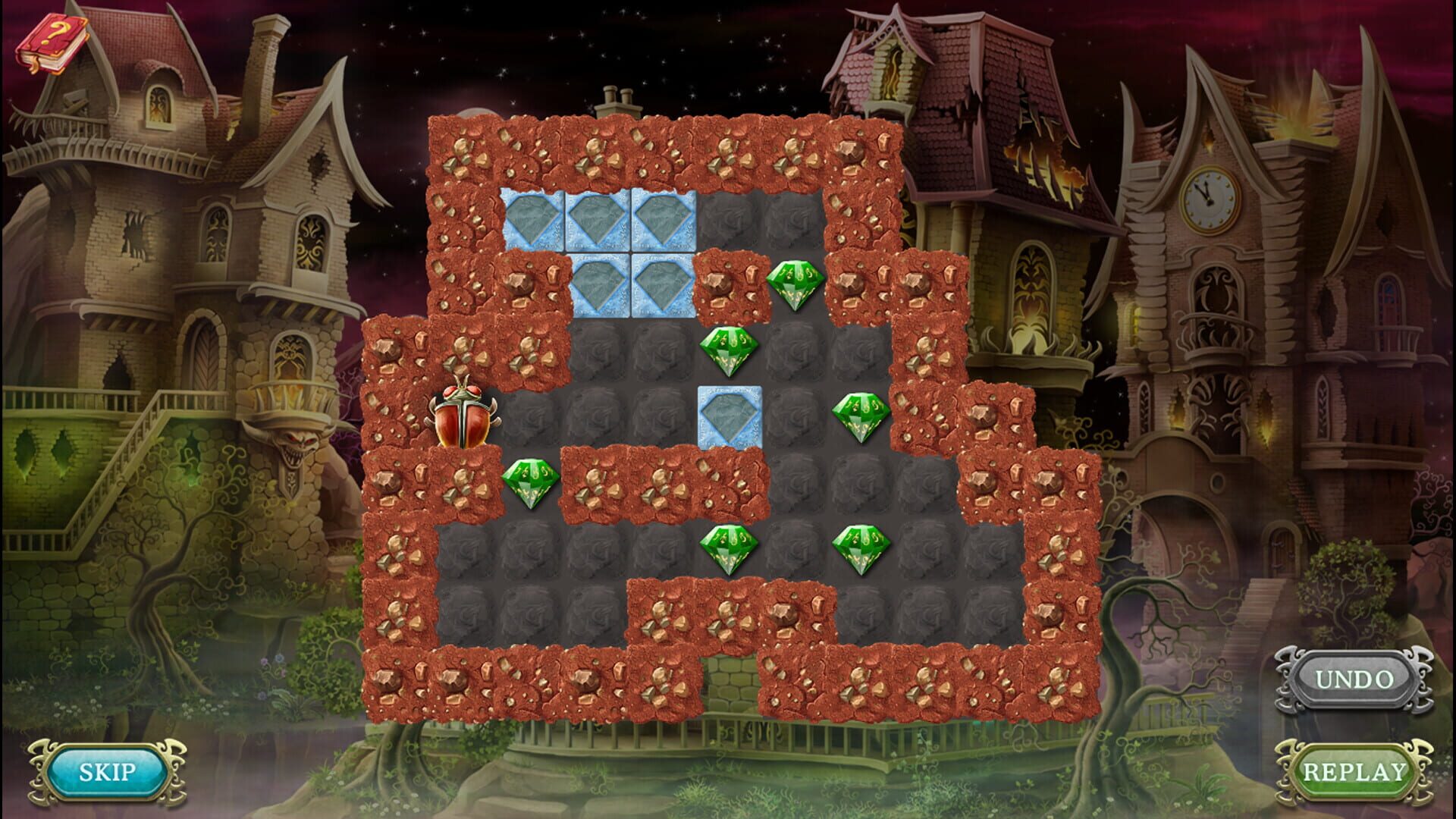This screenshot has width=1456, height=819.
Task: Select the dirt block at the bottom-right corner
Action: coord(1062,682)
